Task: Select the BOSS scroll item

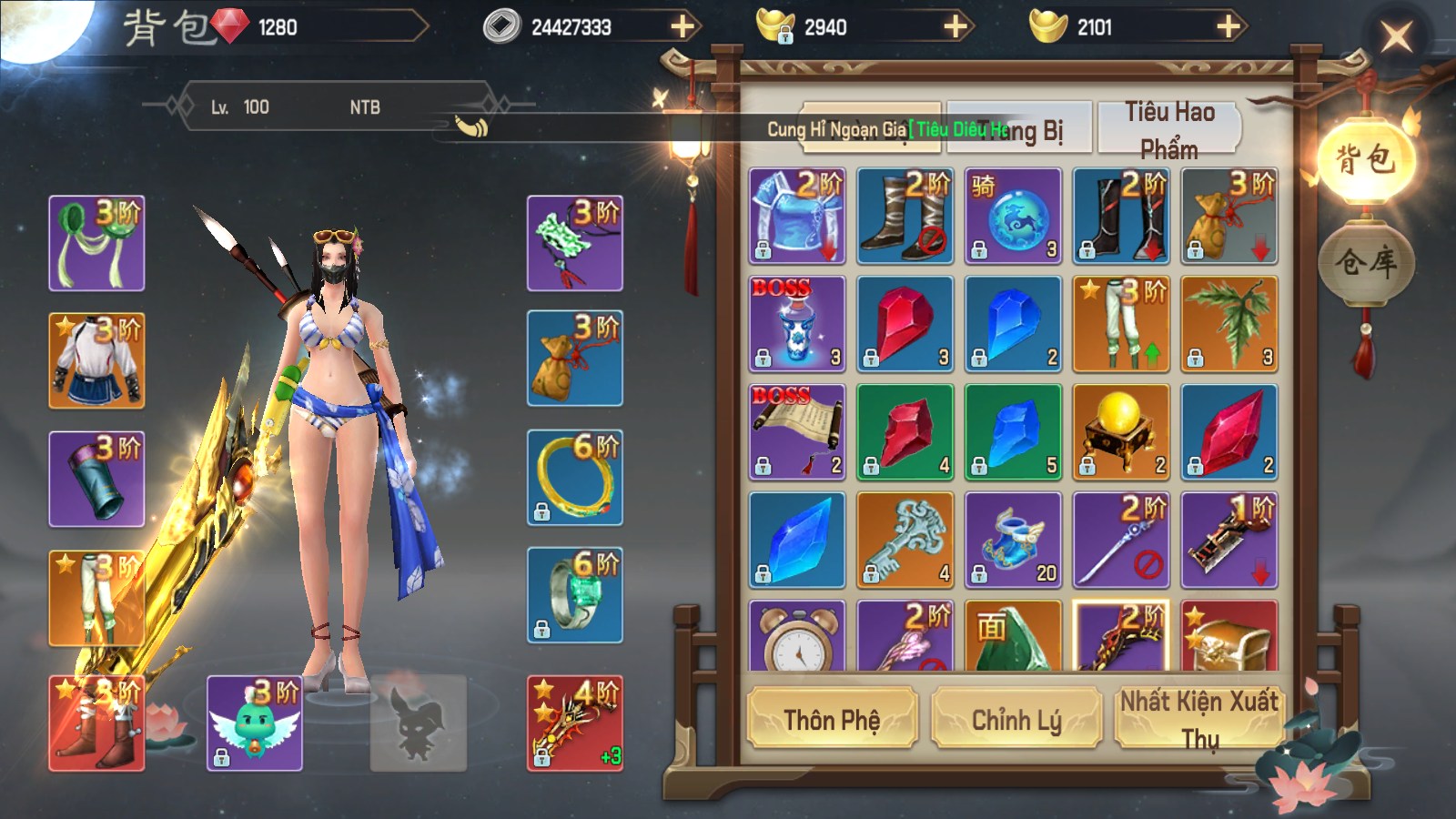Action: pos(797,432)
